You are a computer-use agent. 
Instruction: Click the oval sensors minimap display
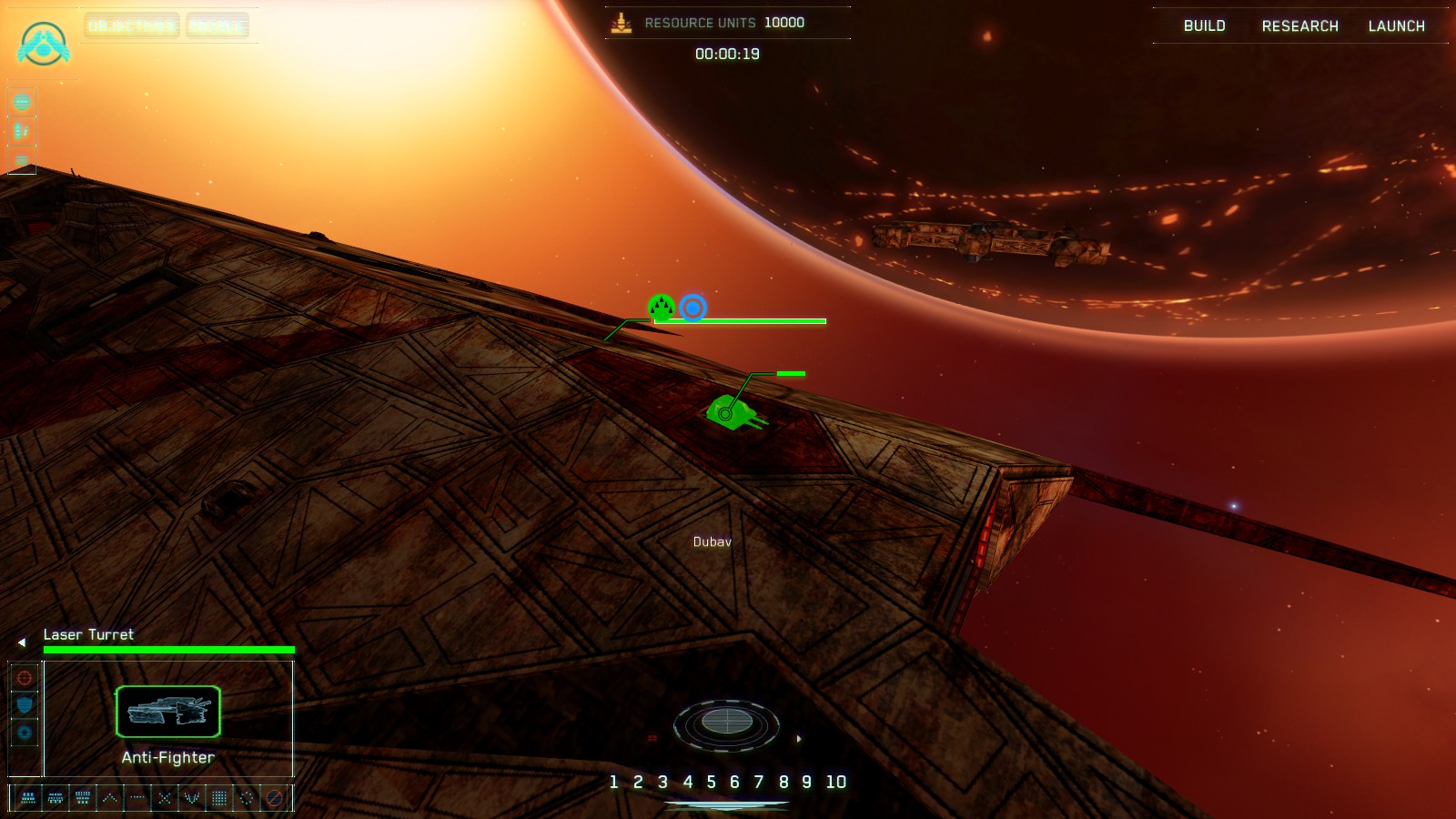[726, 723]
